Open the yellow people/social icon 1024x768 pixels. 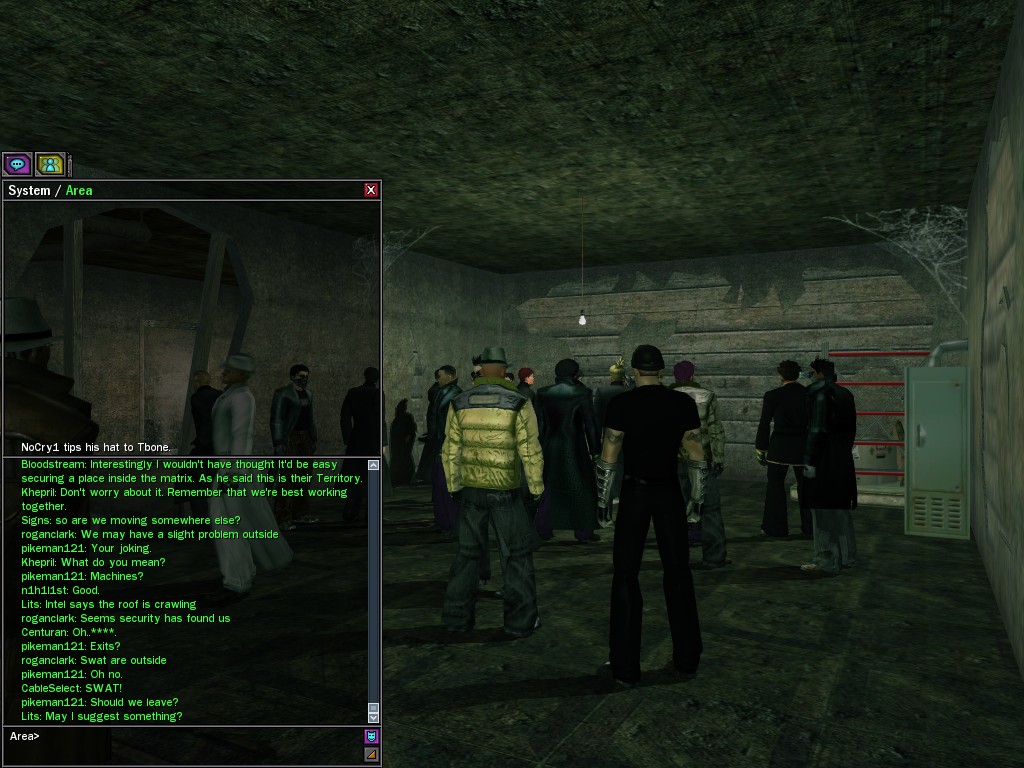click(x=50, y=164)
